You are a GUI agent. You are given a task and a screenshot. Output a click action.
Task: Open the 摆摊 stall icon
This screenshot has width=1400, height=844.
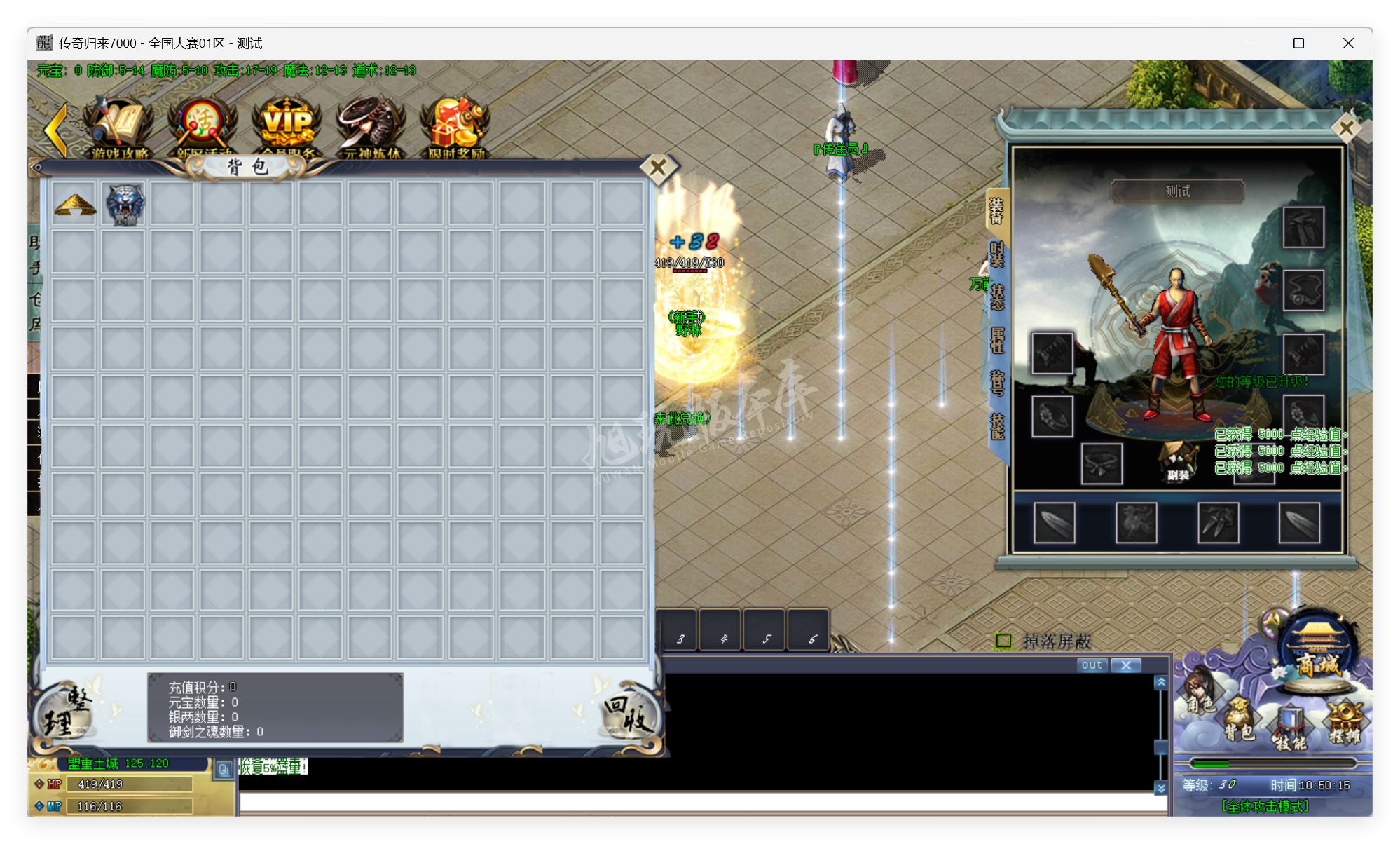[1347, 721]
